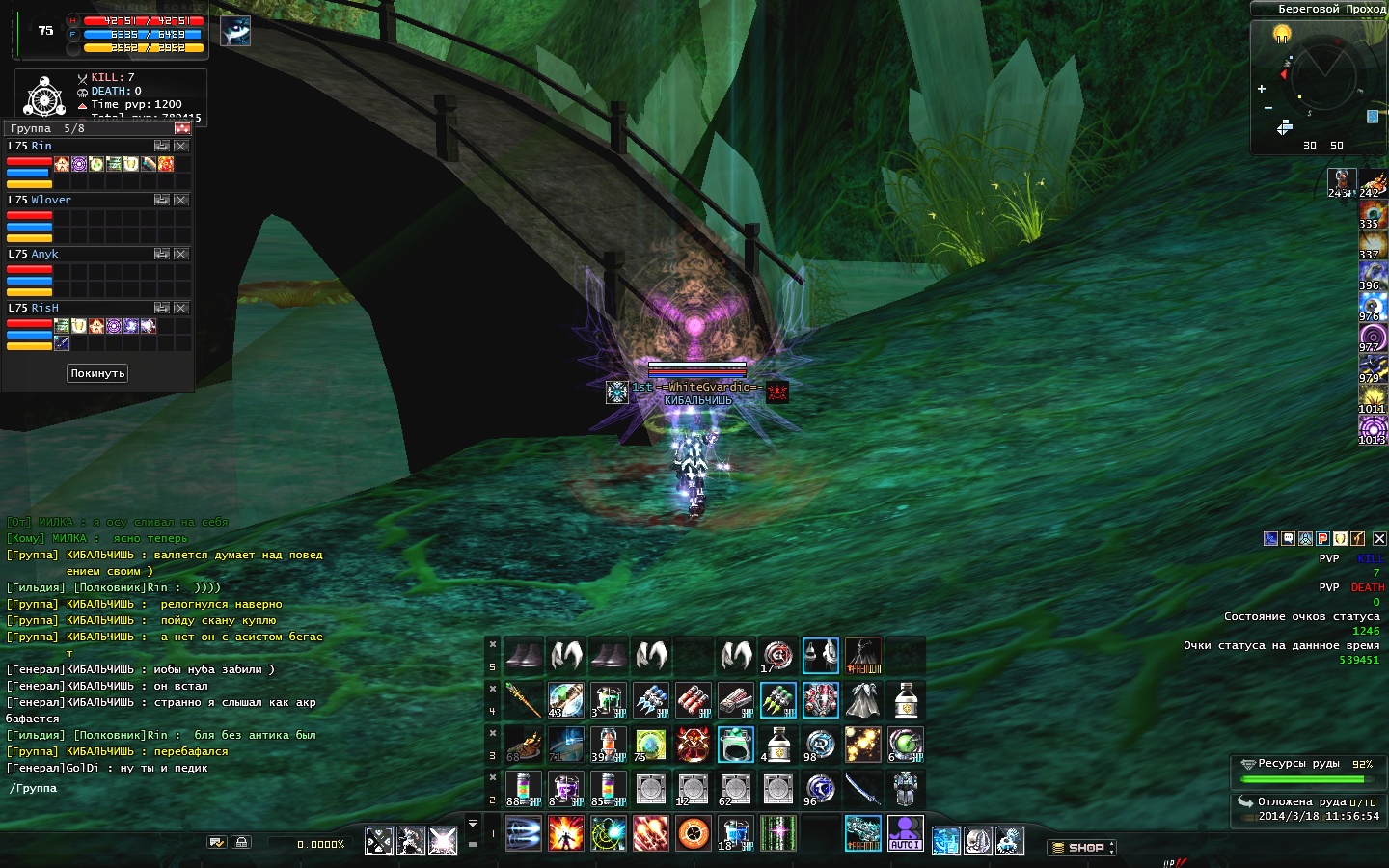Close the PVP status panel
1389x868 pixels.
click(x=1379, y=539)
